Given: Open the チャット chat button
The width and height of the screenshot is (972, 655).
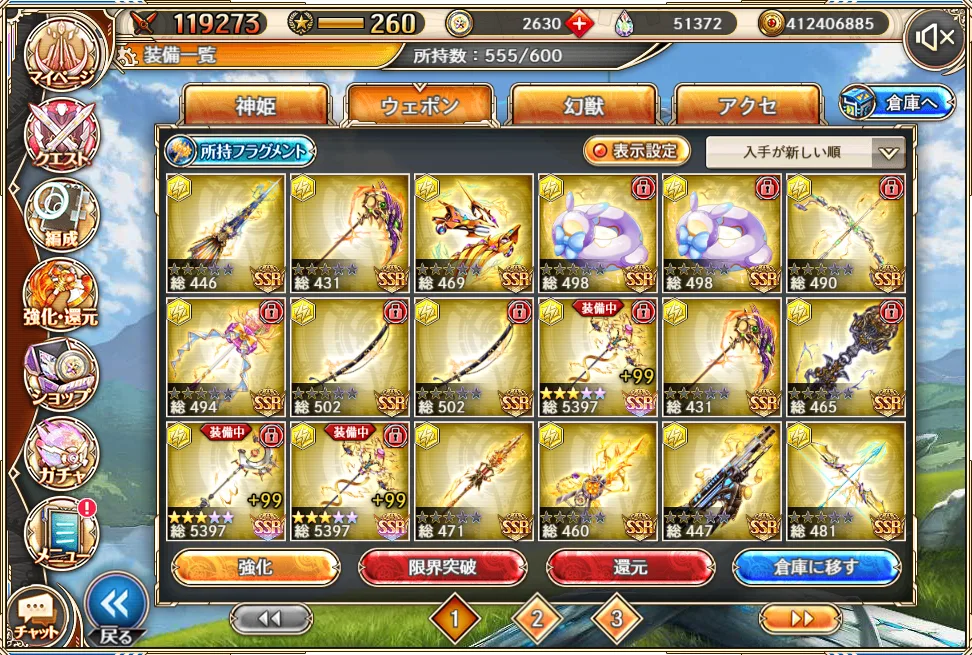Looking at the screenshot, I should (34, 619).
